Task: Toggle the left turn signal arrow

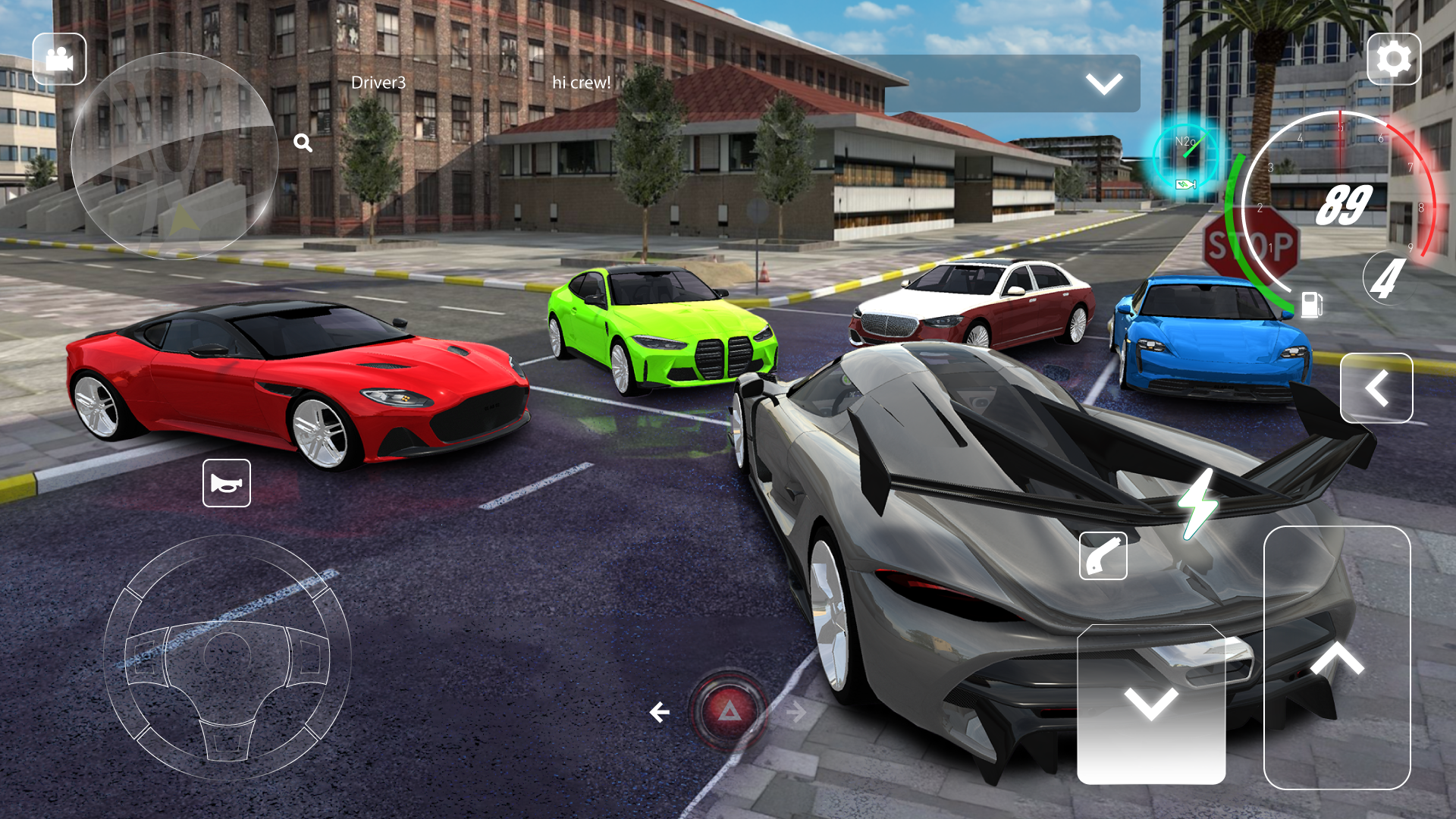Action: (659, 711)
